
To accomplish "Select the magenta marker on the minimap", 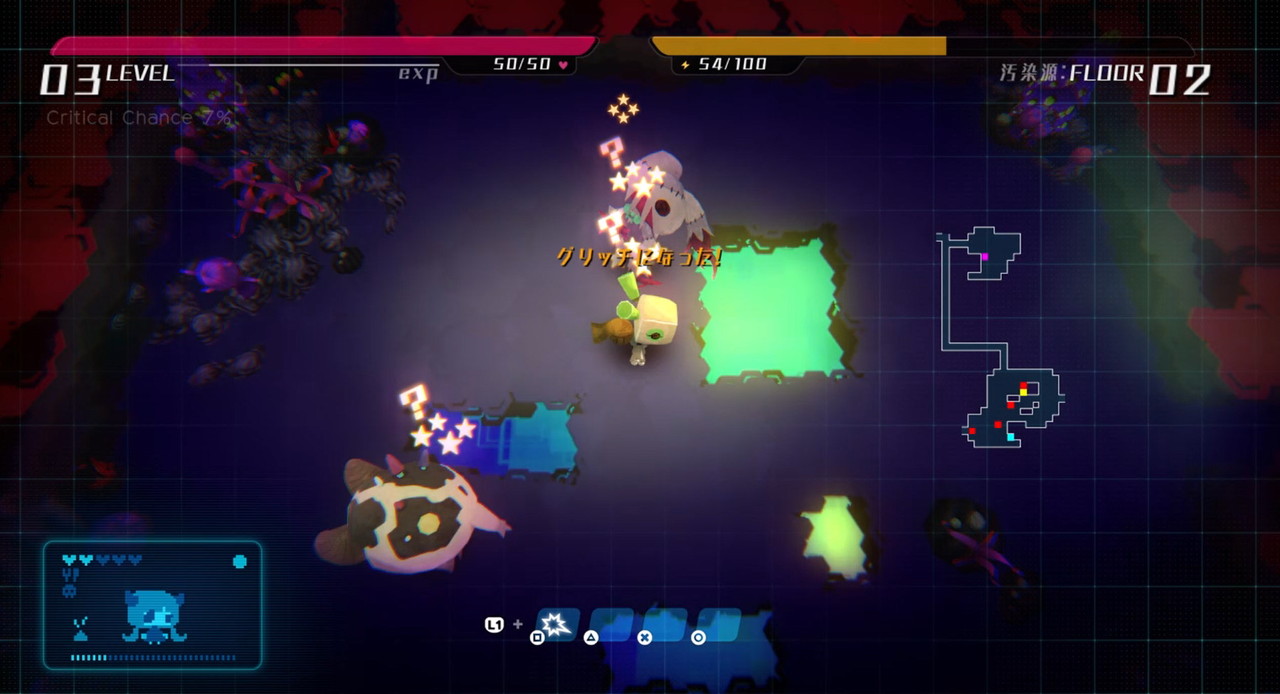I will [x=985, y=257].
